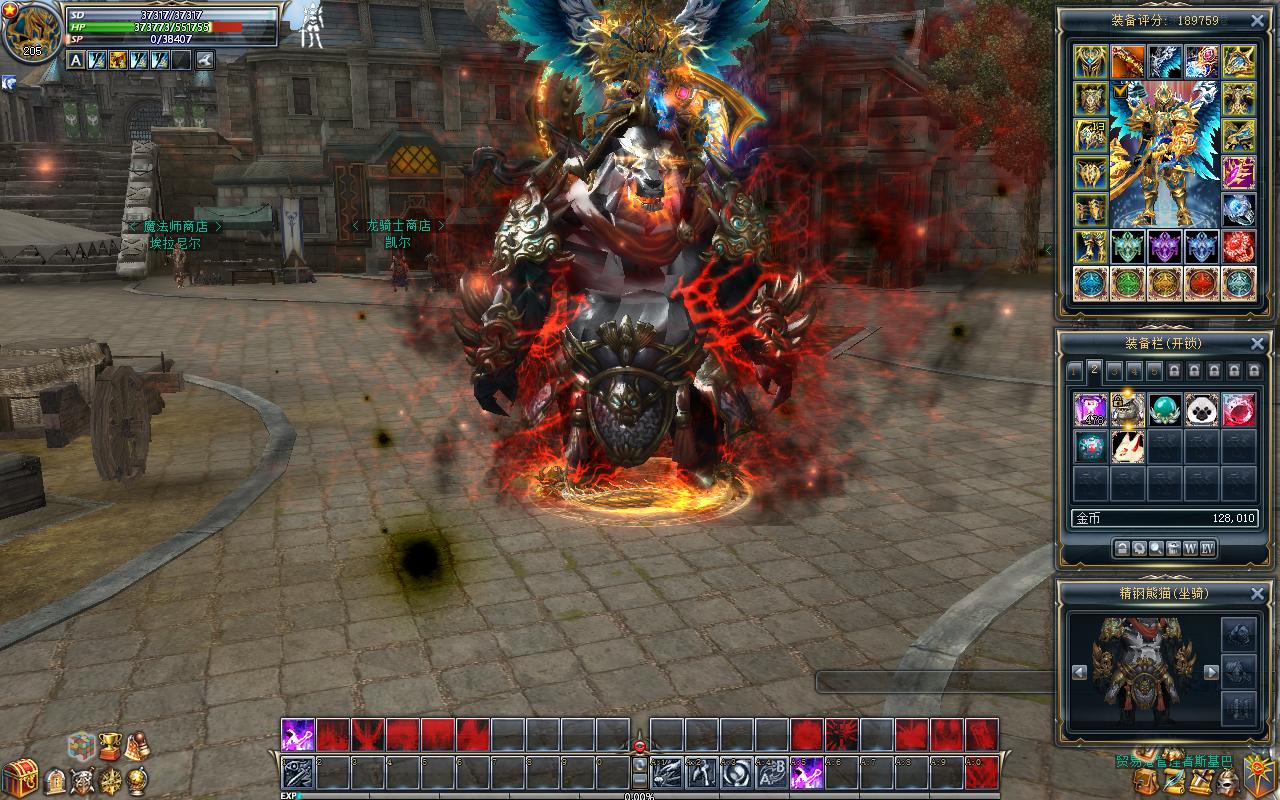Viewport: 1280px width, 800px height.
Task: Choose the white fox mask item
Action: pos(1128,446)
